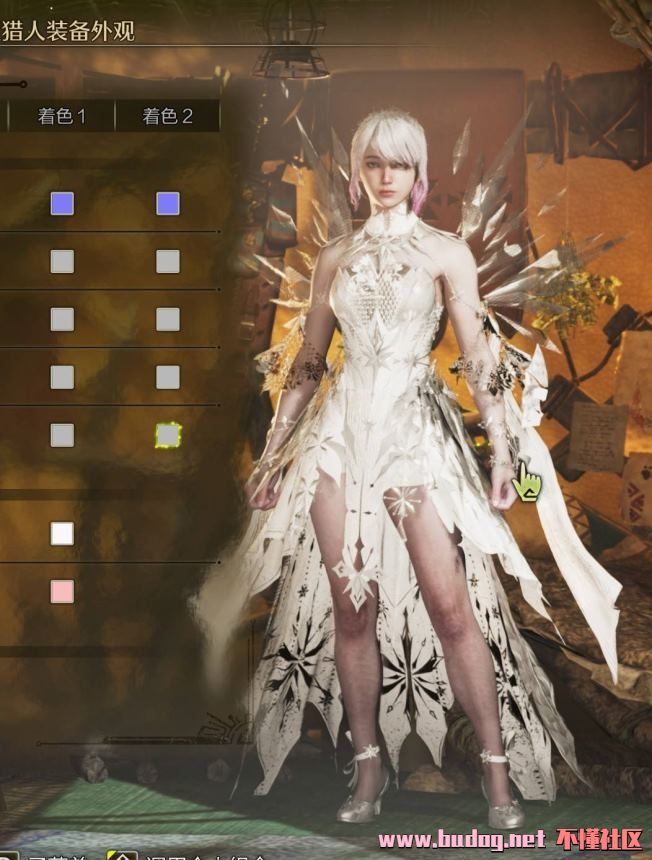652x860 pixels.
Task: Select the purple swatch under 着色1
Action: [x=62, y=204]
